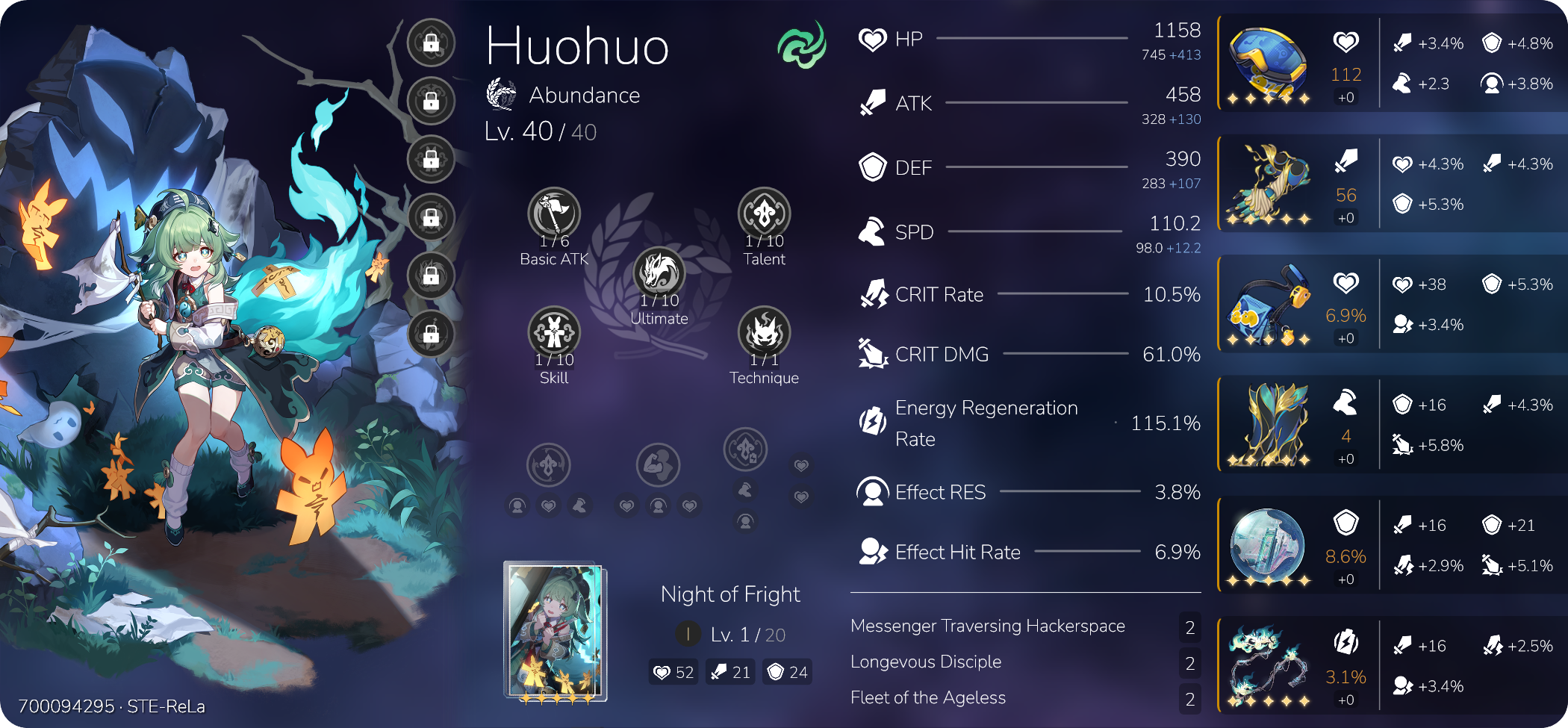
Task: Click the Abundance path icon
Action: coord(500,95)
